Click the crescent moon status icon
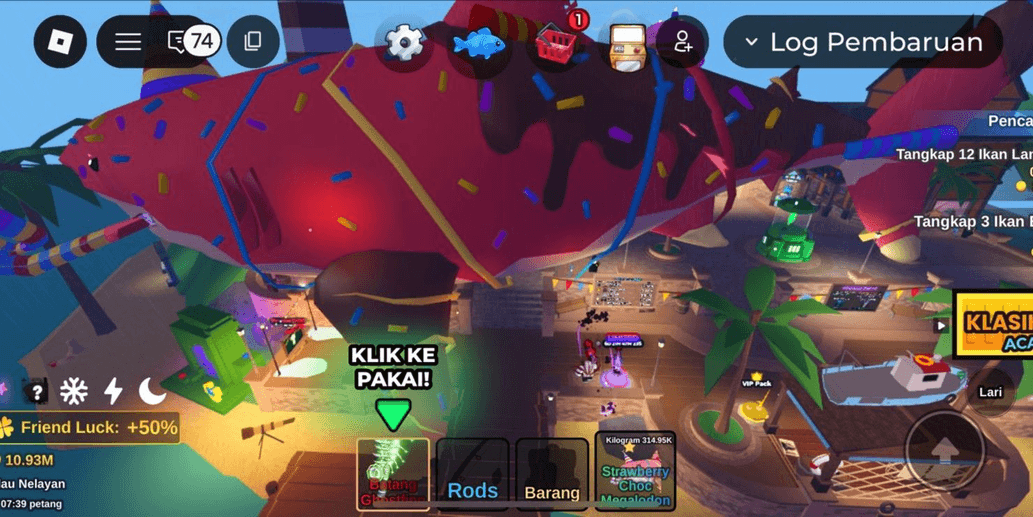Image resolution: width=1033 pixels, height=517 pixels. [x=152, y=391]
